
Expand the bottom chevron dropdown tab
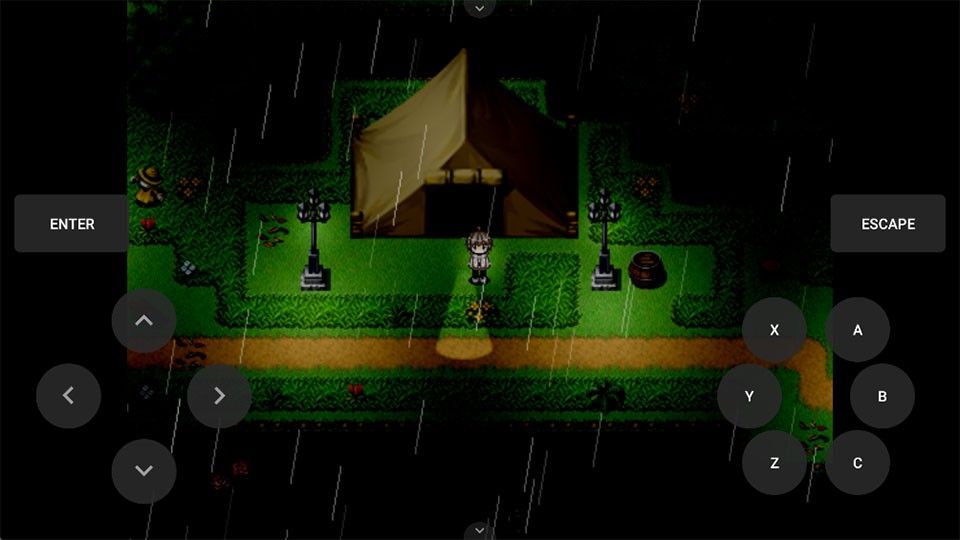(480, 530)
